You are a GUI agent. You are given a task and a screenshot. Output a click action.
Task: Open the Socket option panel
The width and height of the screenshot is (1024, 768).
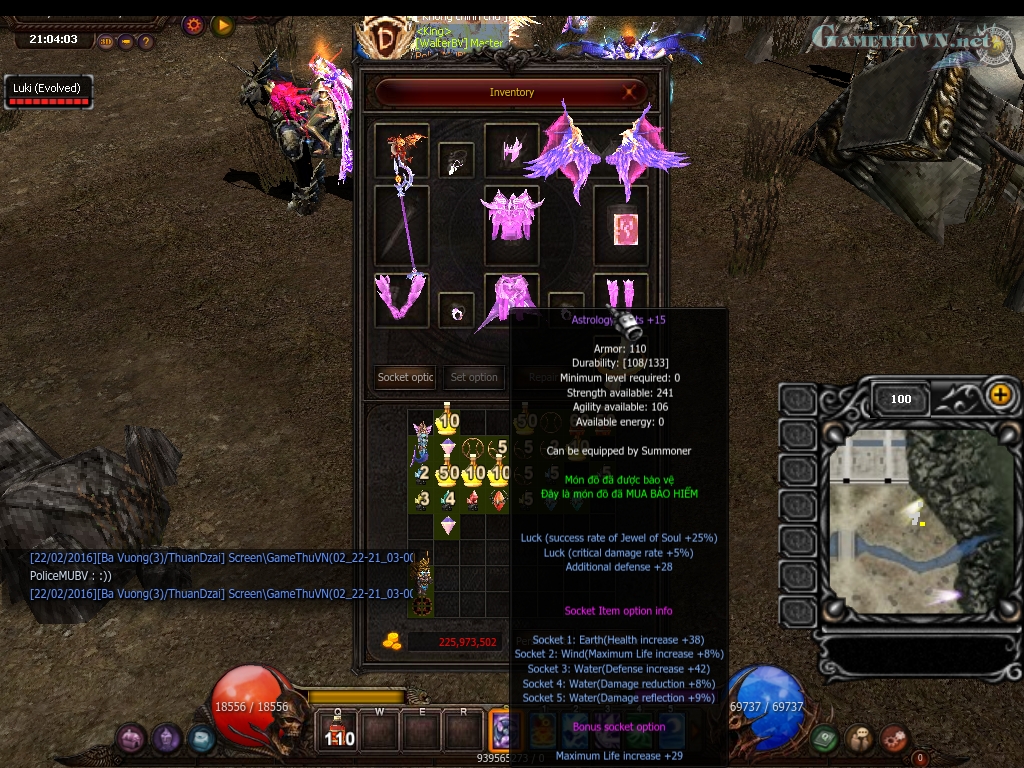point(405,377)
